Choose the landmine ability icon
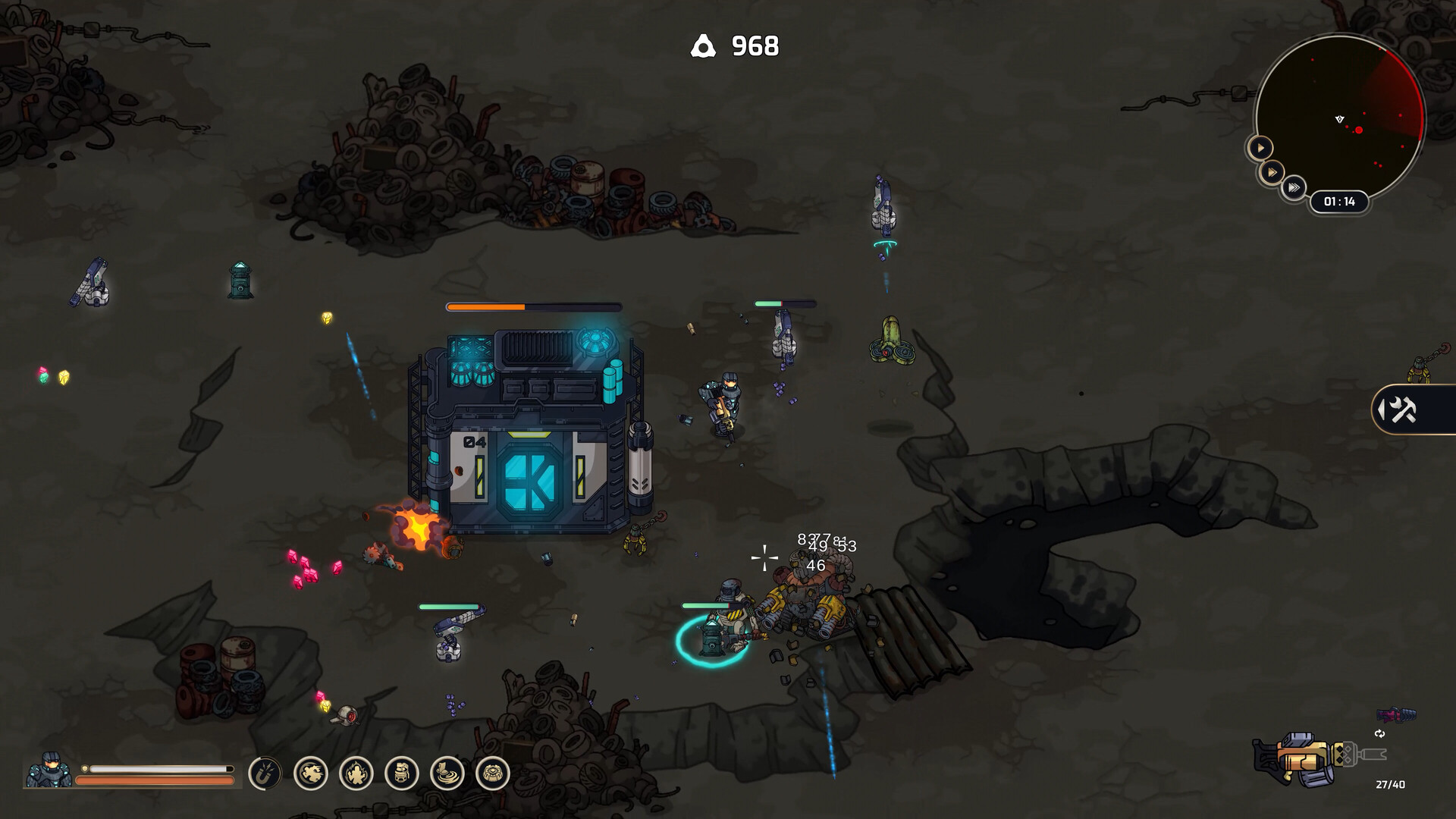The image size is (1456, 819). click(493, 773)
